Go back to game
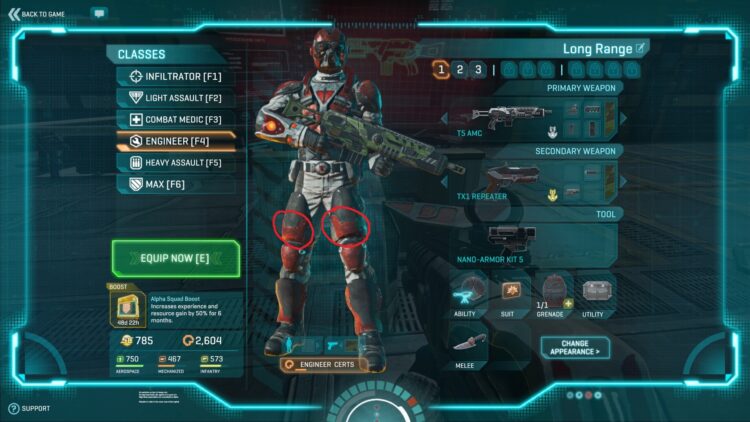The width and height of the screenshot is (750, 422). [x=38, y=14]
